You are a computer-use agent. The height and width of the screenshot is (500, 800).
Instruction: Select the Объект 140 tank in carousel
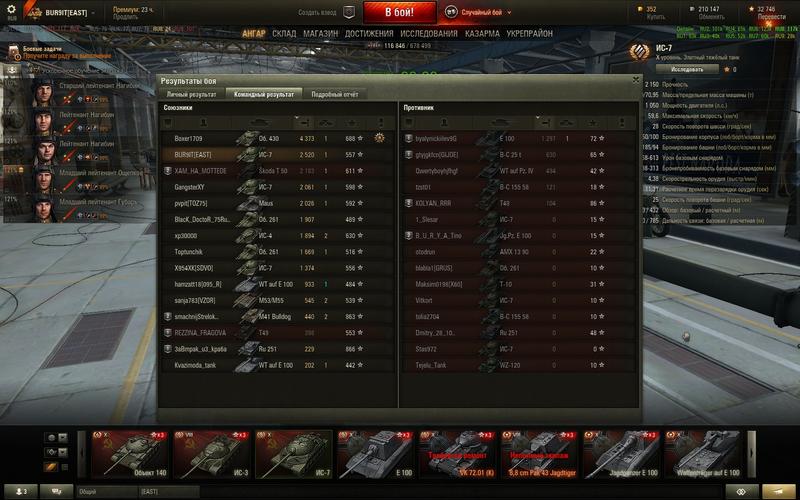pos(130,454)
